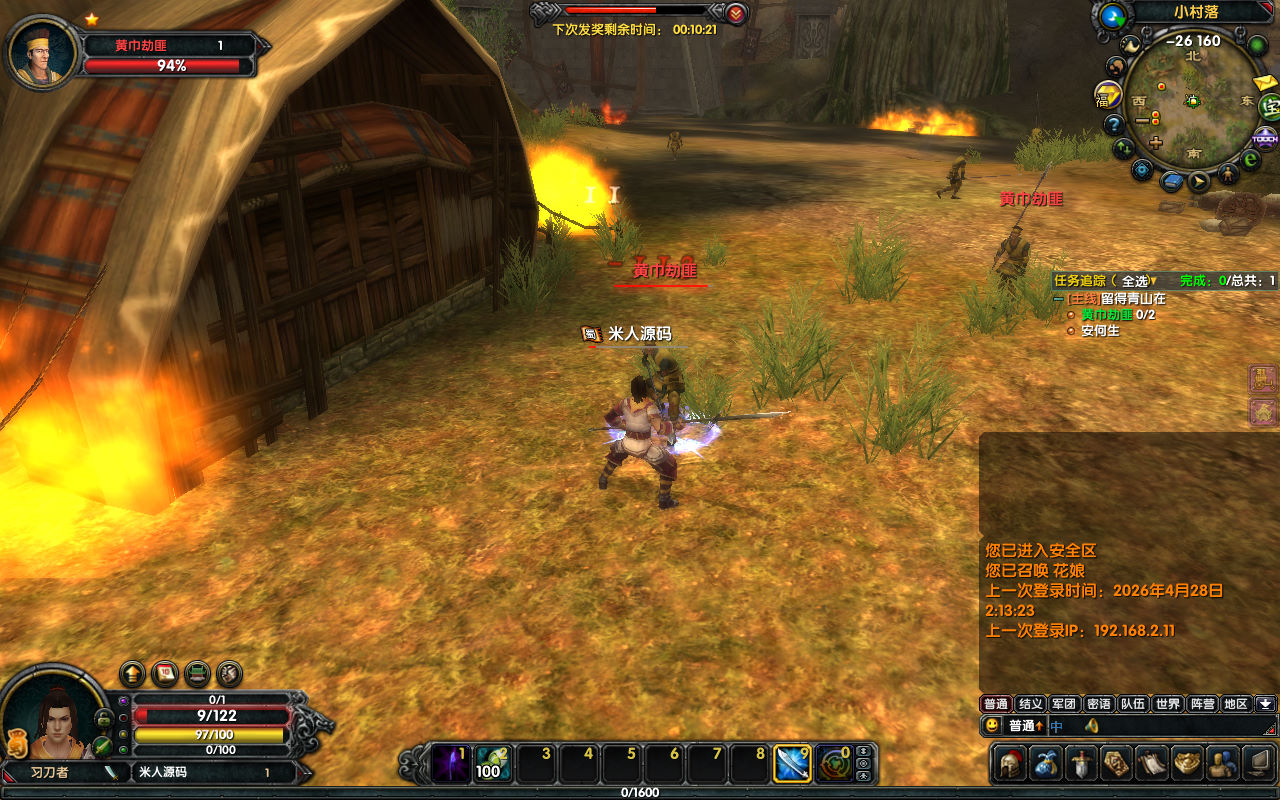1280x800 pixels.
Task: Open the question mark help icon
Action: coord(1113,124)
